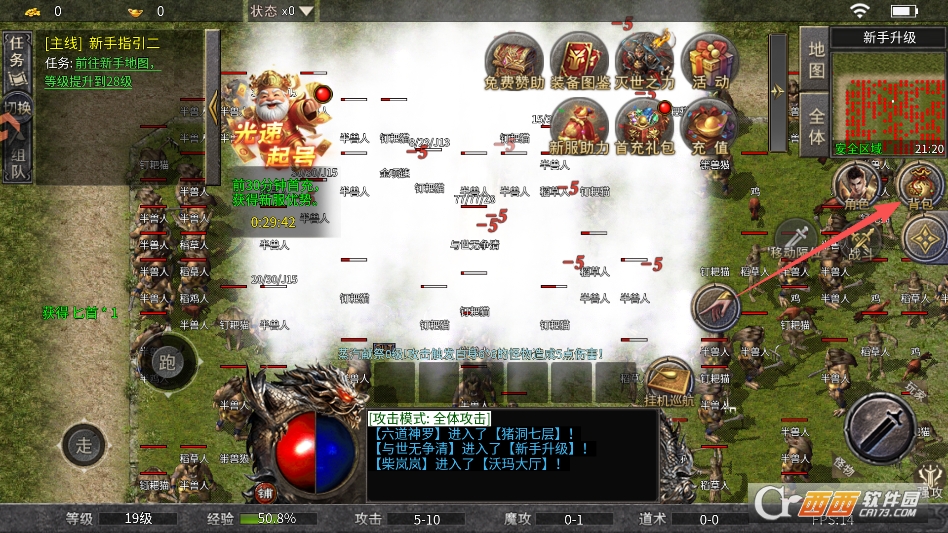Open the 灭世之力 warrior icon
Screen dimensions: 948x533
click(645, 58)
